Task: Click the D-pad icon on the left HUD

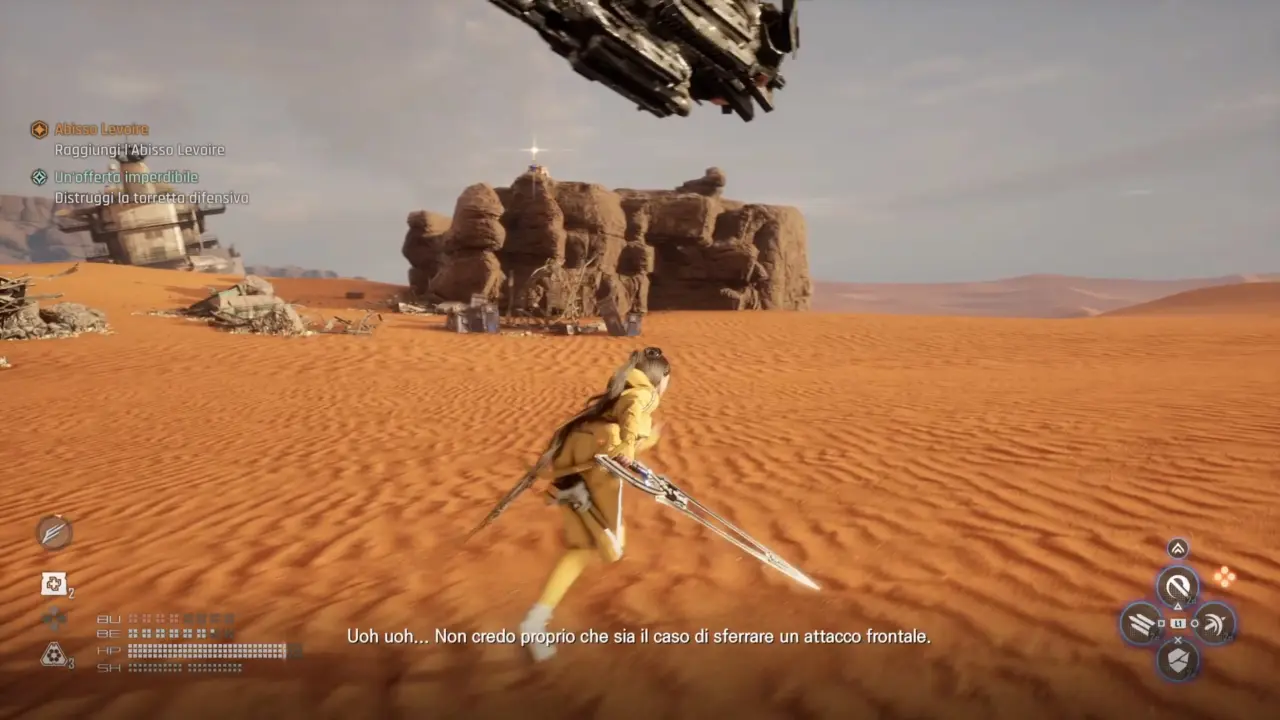Action: click(53, 619)
